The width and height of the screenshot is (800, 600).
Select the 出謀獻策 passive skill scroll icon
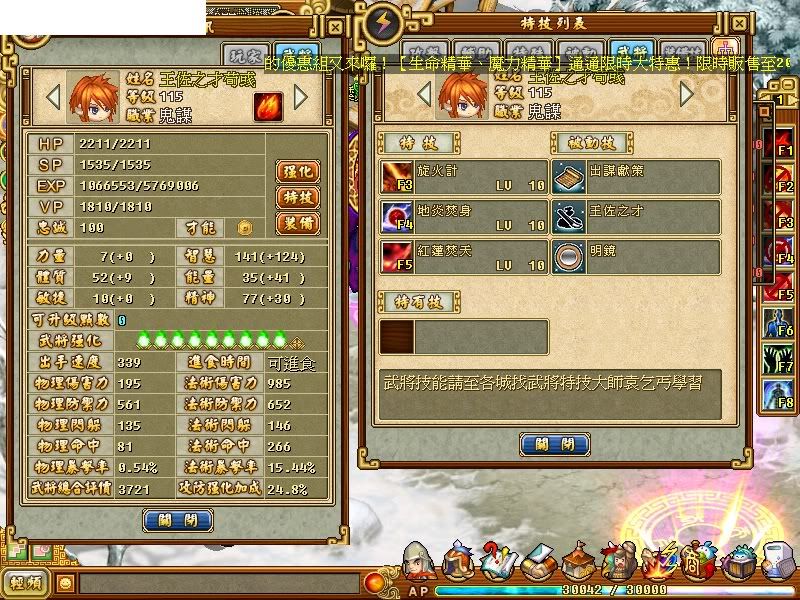[x=571, y=177]
